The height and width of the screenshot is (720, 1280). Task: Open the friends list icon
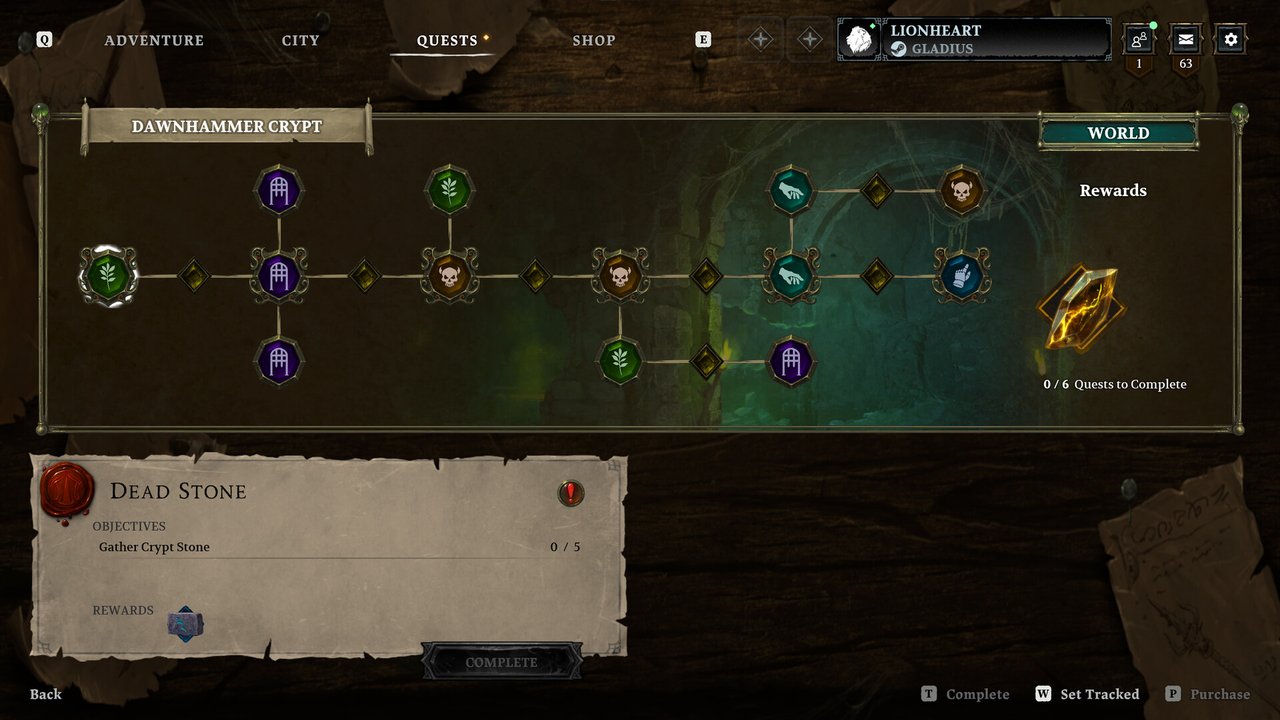[x=1138, y=40]
